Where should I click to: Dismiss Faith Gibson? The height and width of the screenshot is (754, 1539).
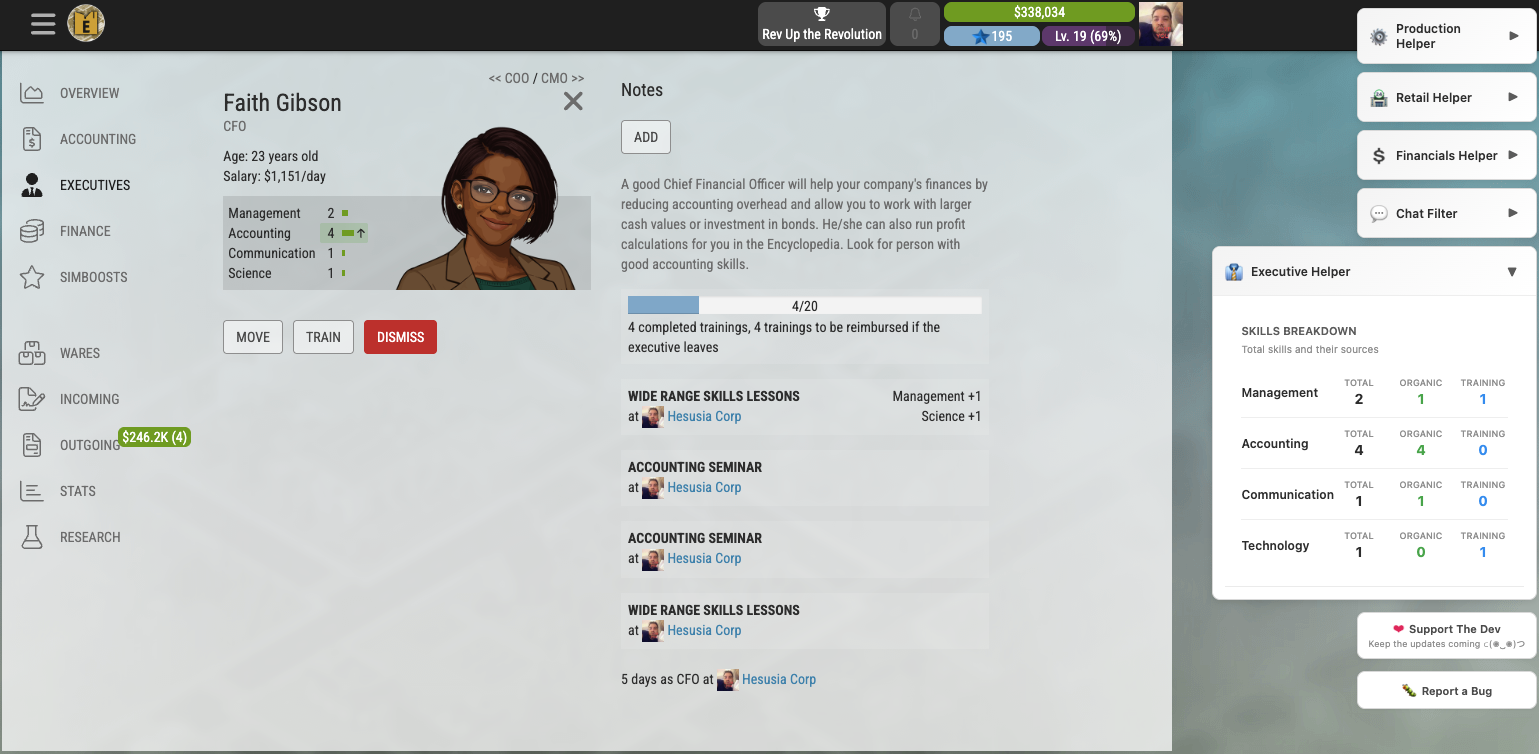tap(400, 337)
